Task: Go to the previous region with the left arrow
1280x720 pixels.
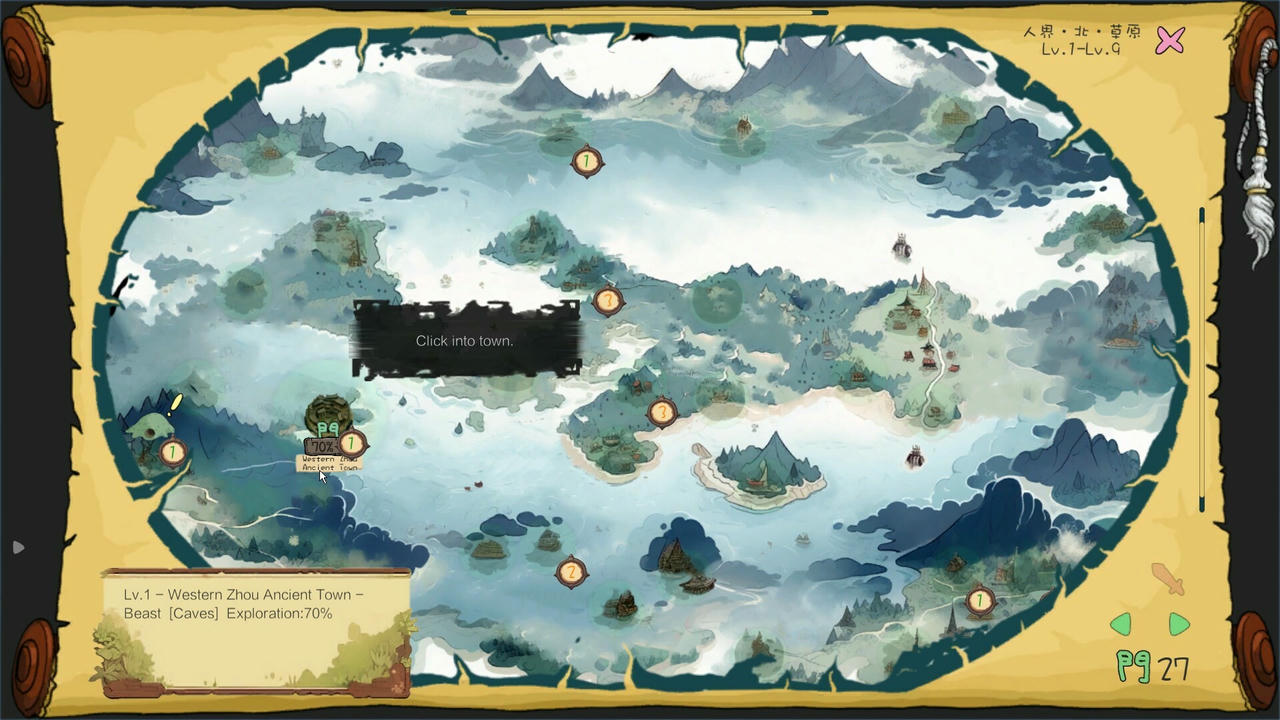Action: (x=1121, y=624)
